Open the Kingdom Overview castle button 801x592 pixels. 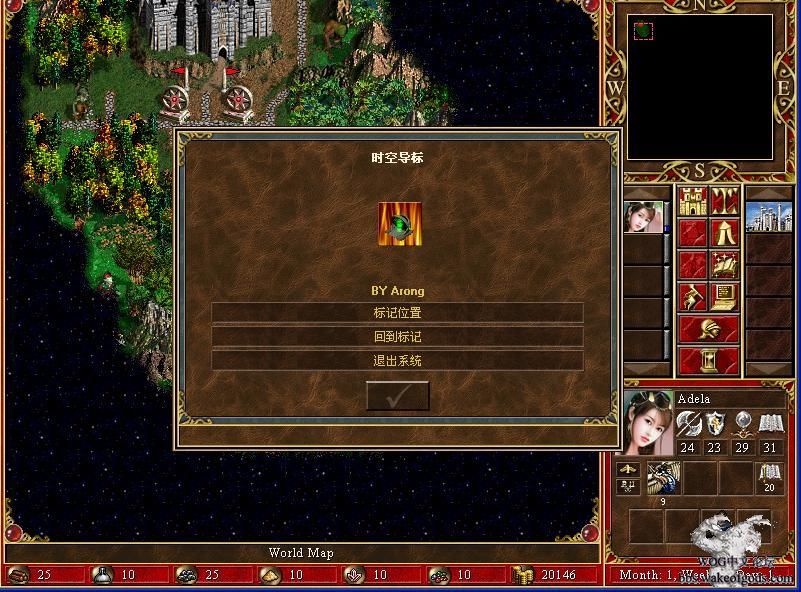[692, 201]
